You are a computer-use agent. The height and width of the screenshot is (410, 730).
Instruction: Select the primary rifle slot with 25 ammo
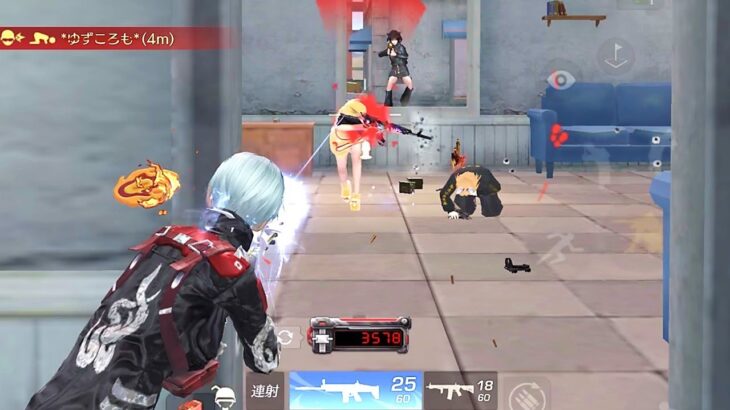click(353, 390)
